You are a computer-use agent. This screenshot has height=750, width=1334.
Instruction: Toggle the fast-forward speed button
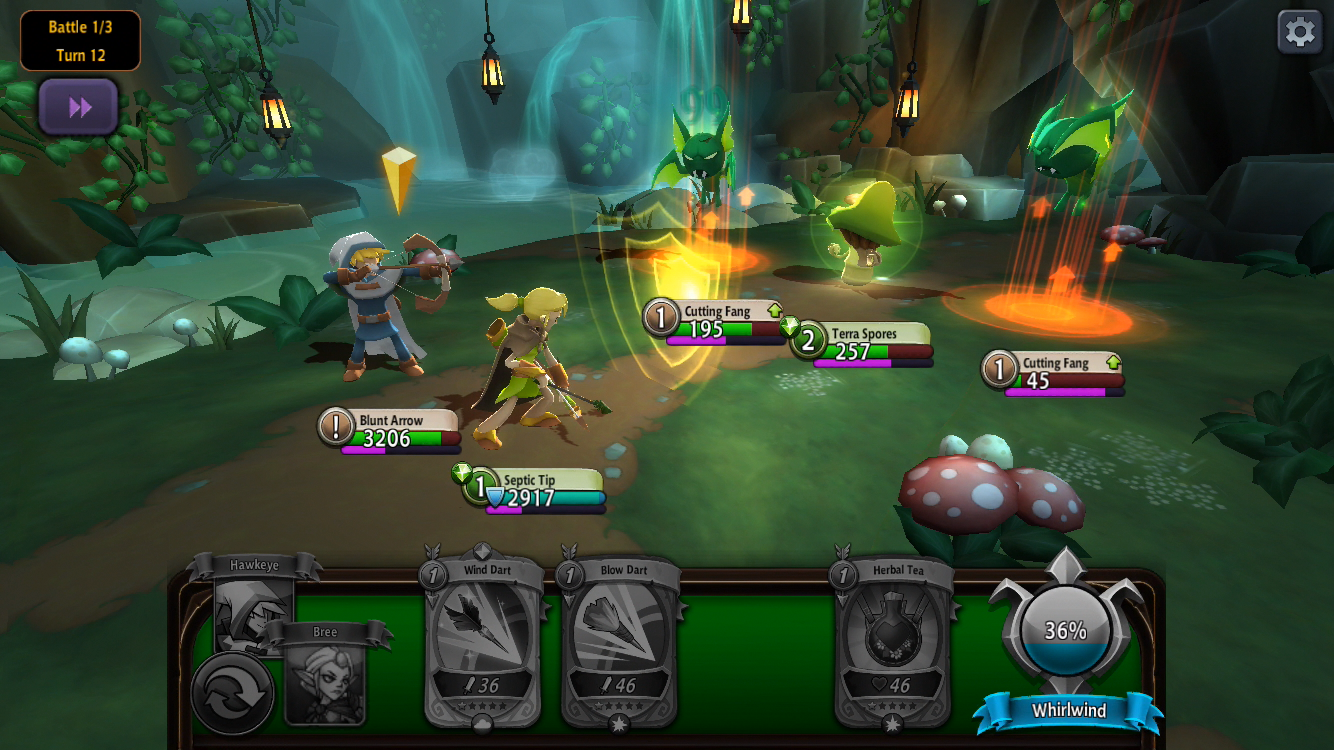(x=79, y=107)
